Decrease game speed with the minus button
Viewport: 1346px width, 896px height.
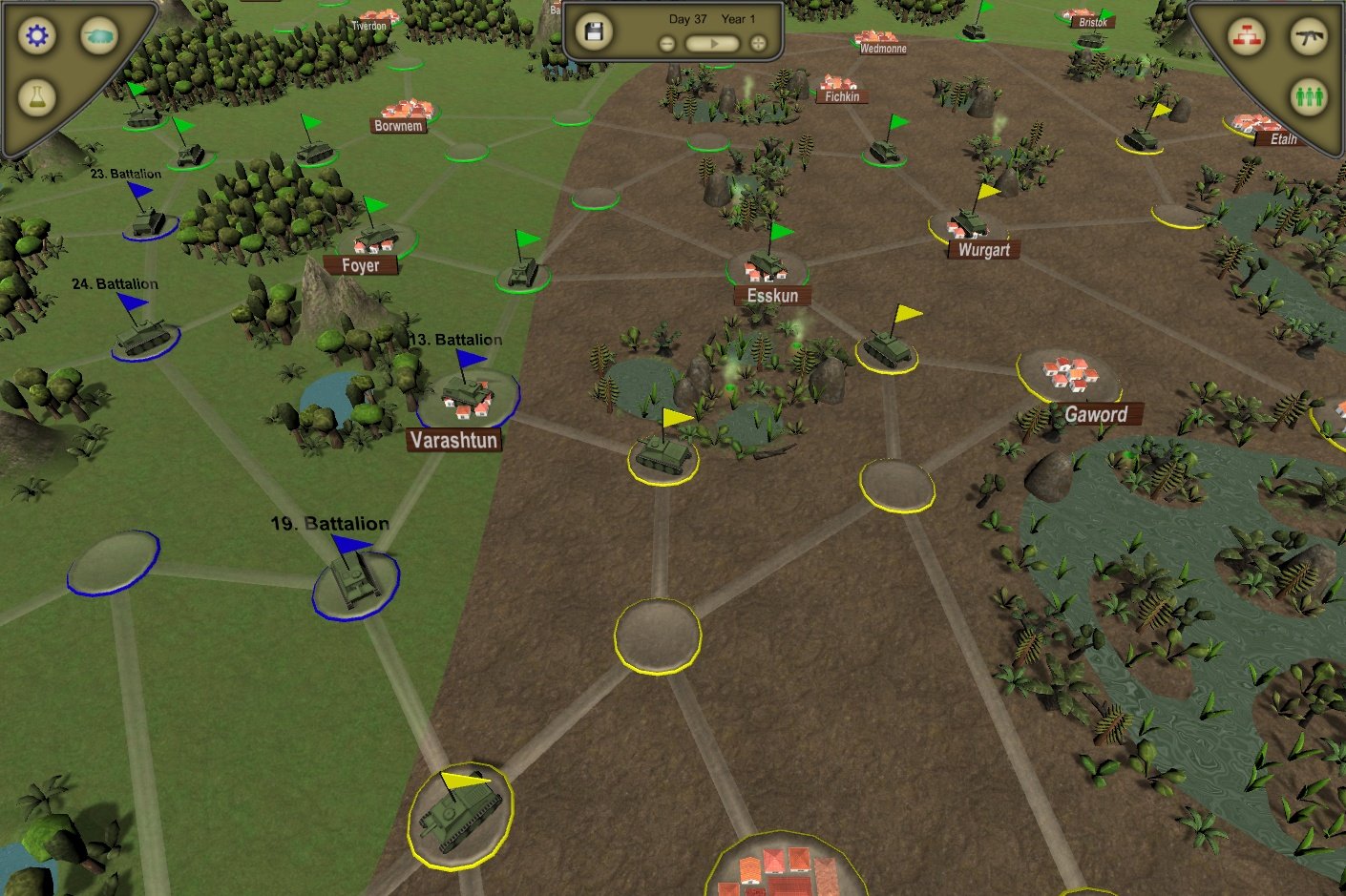click(665, 42)
